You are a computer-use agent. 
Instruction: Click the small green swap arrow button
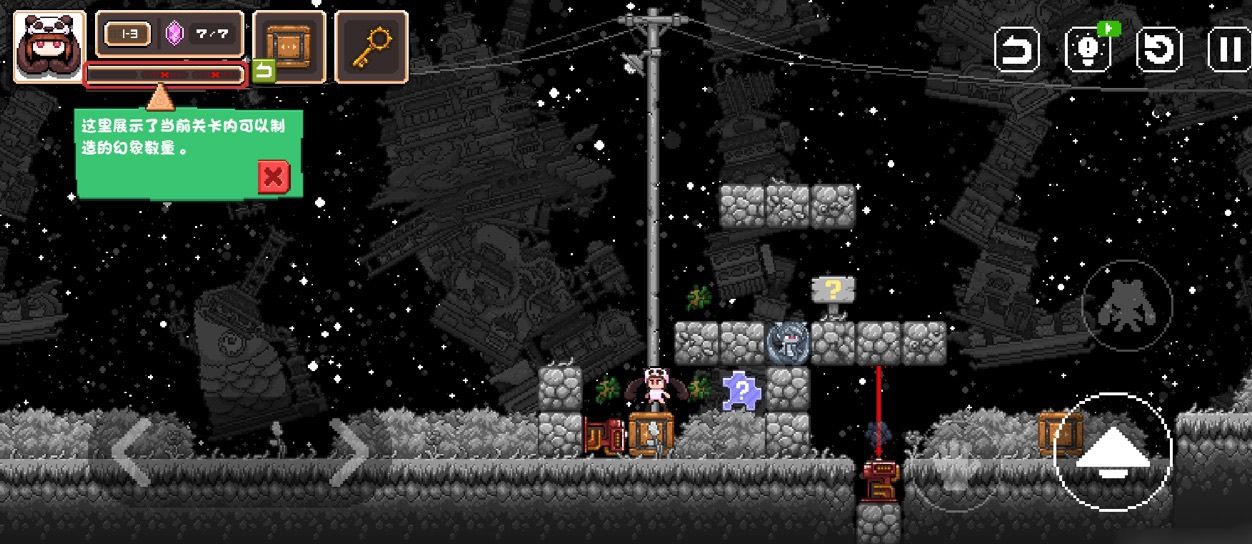[263, 71]
